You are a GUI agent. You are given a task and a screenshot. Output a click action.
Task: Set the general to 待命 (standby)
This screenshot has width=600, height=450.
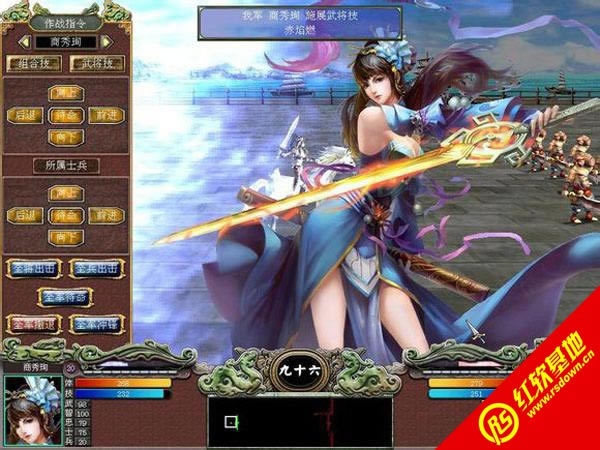tap(65, 115)
